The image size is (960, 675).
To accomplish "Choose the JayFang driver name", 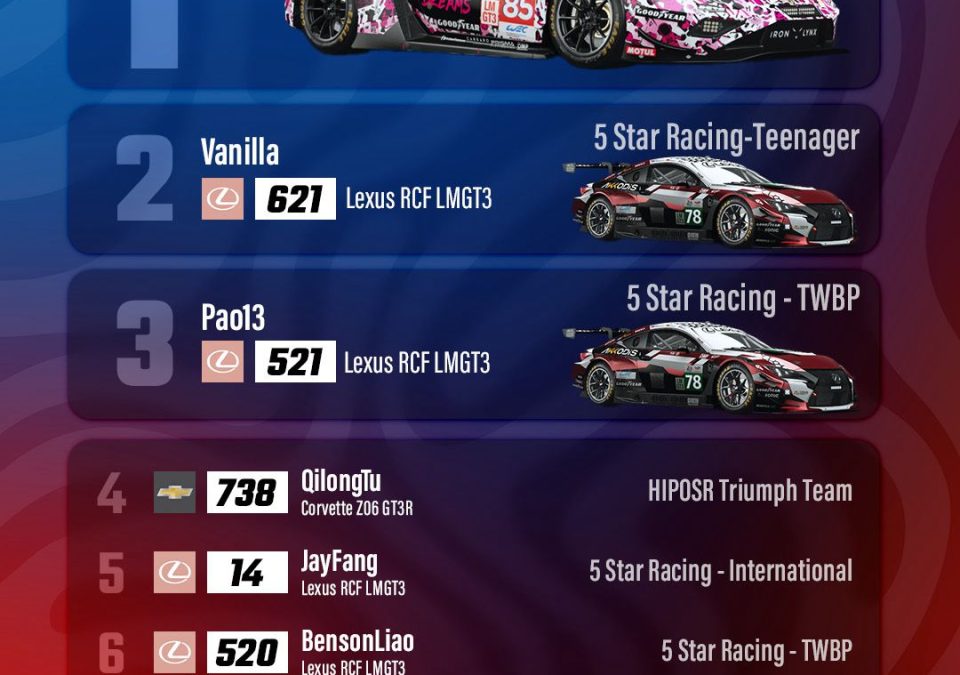I will (339, 562).
